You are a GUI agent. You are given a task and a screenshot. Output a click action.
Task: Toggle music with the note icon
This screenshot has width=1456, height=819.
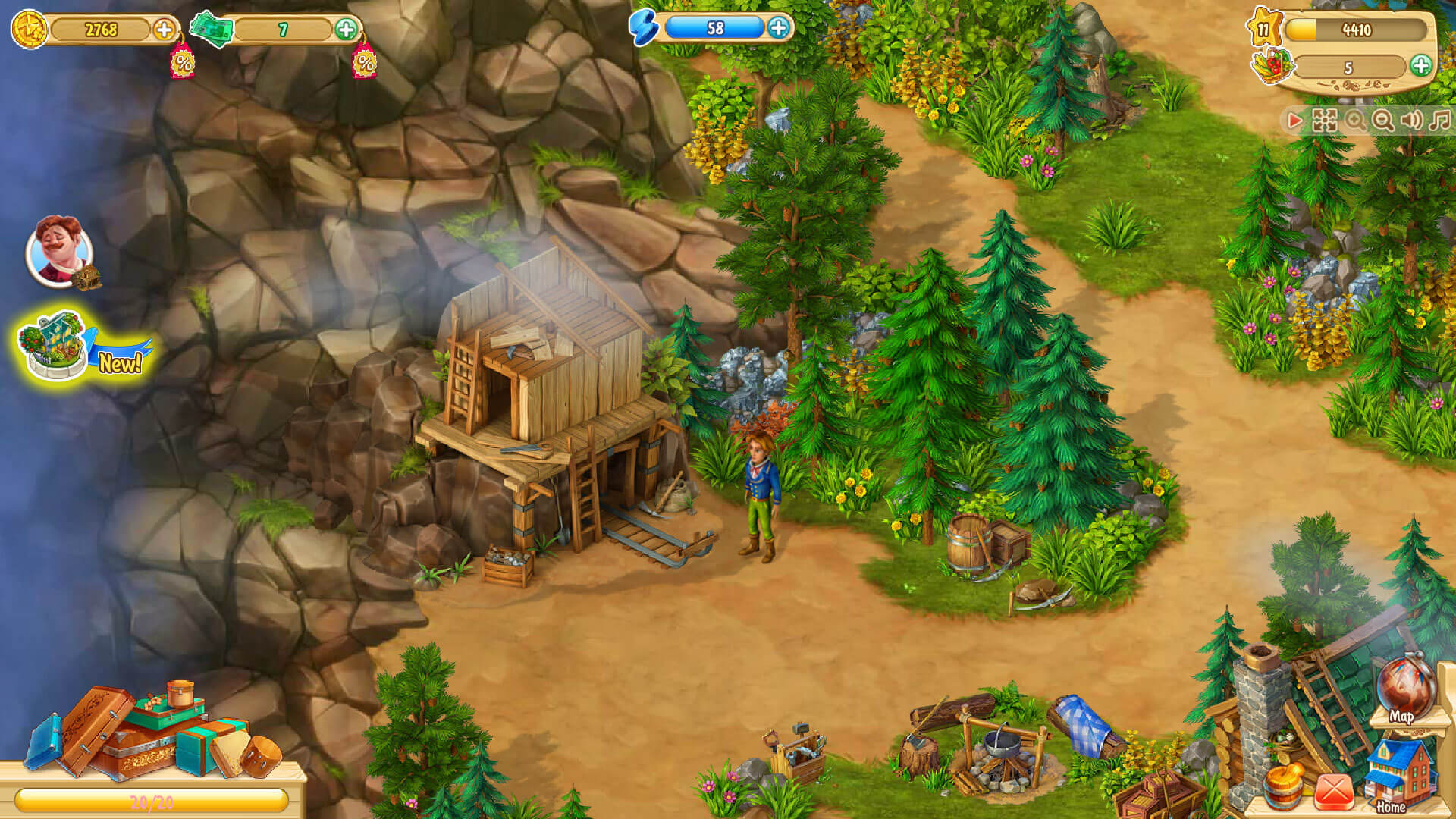pyautogui.click(x=1439, y=121)
